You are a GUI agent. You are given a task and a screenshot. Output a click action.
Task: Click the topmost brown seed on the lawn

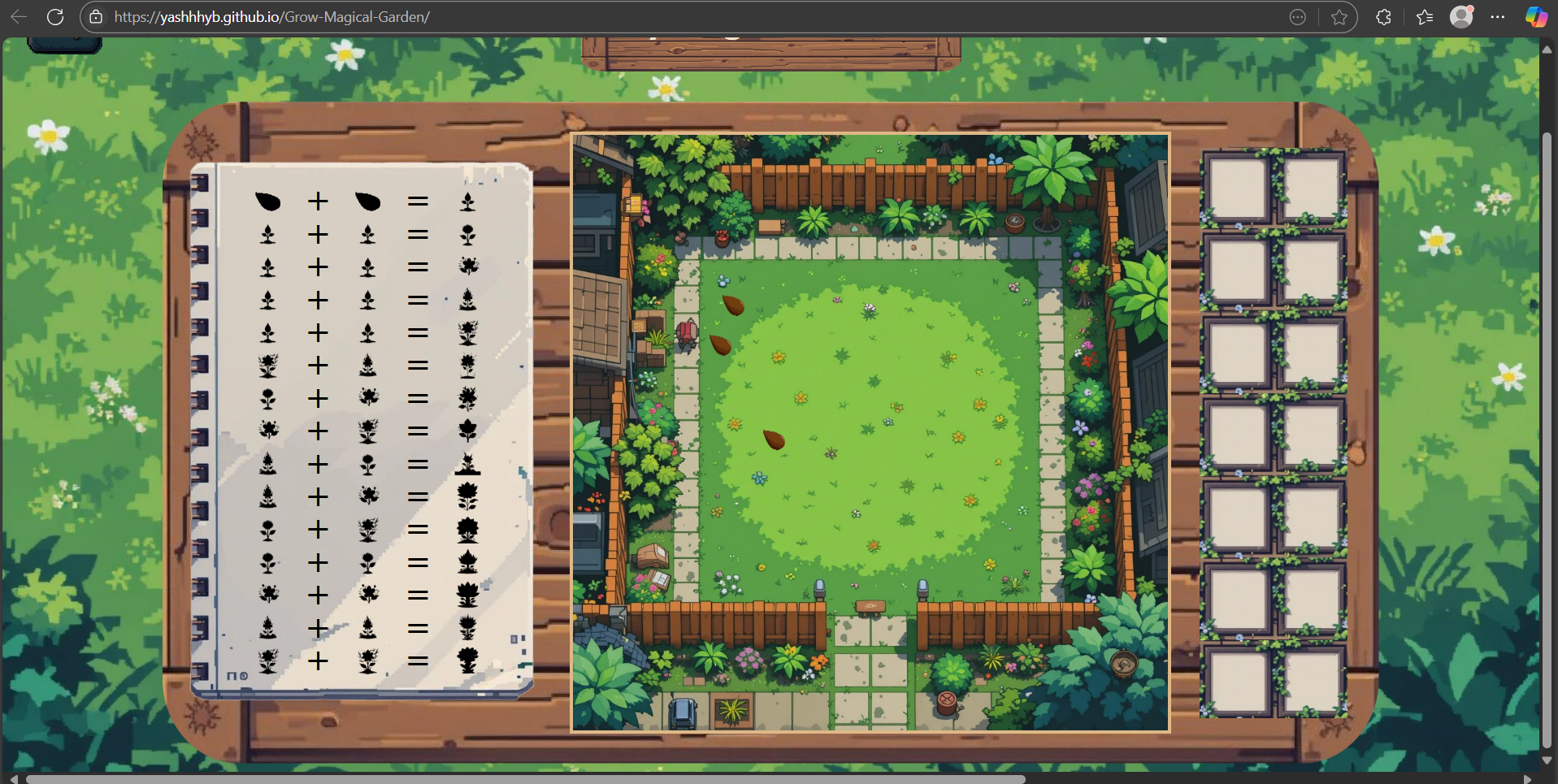(x=733, y=305)
